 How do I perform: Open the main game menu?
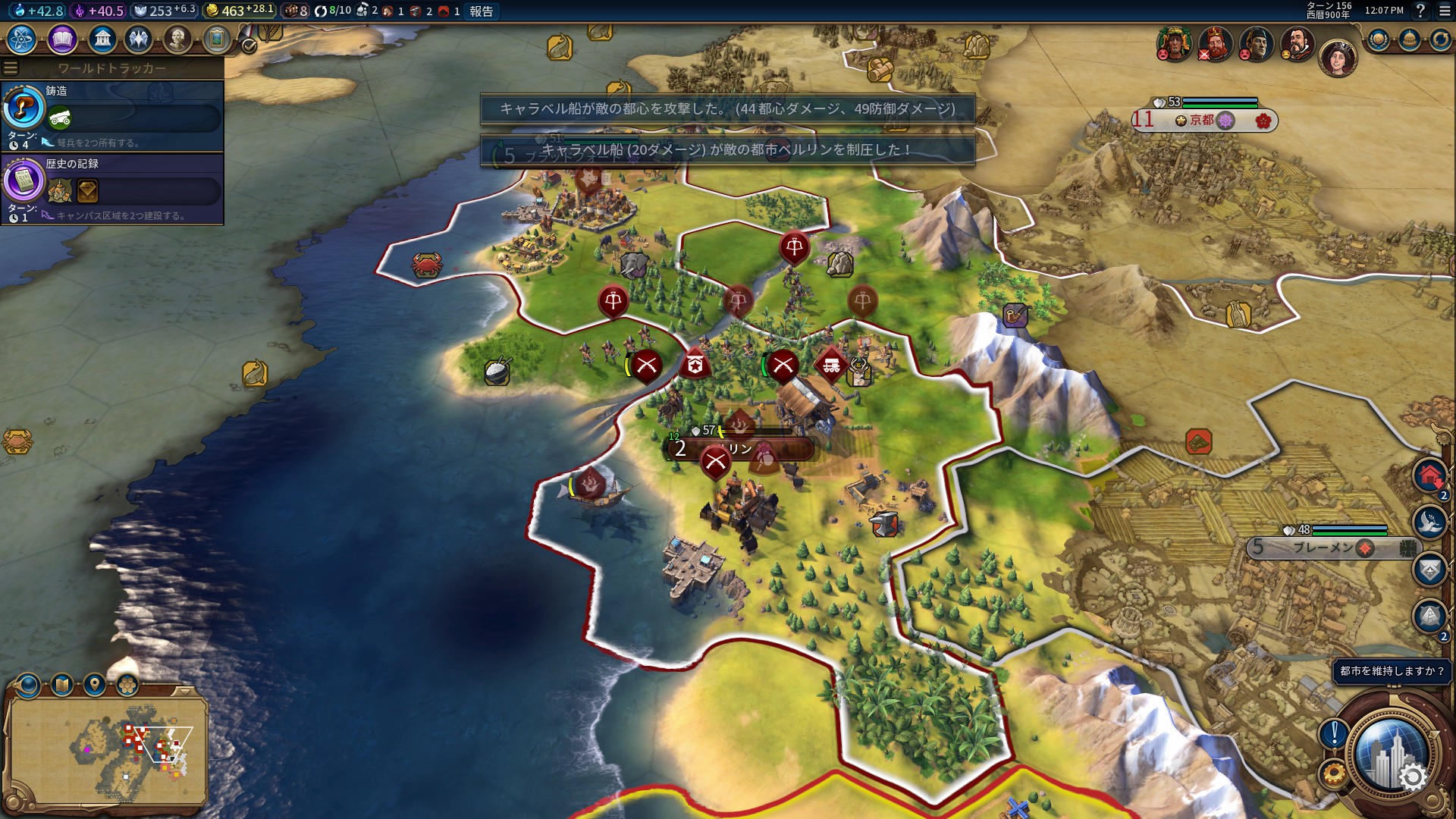tap(1444, 11)
